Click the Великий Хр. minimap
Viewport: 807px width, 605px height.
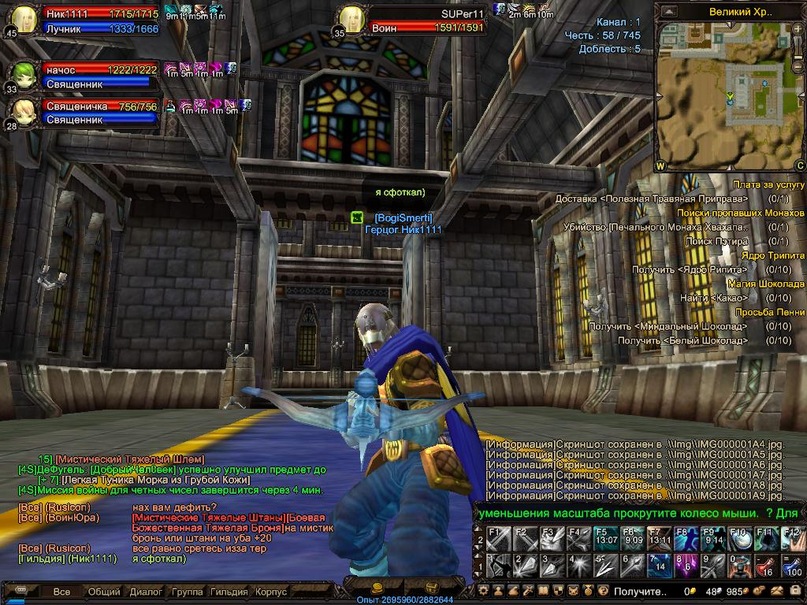tap(730, 92)
